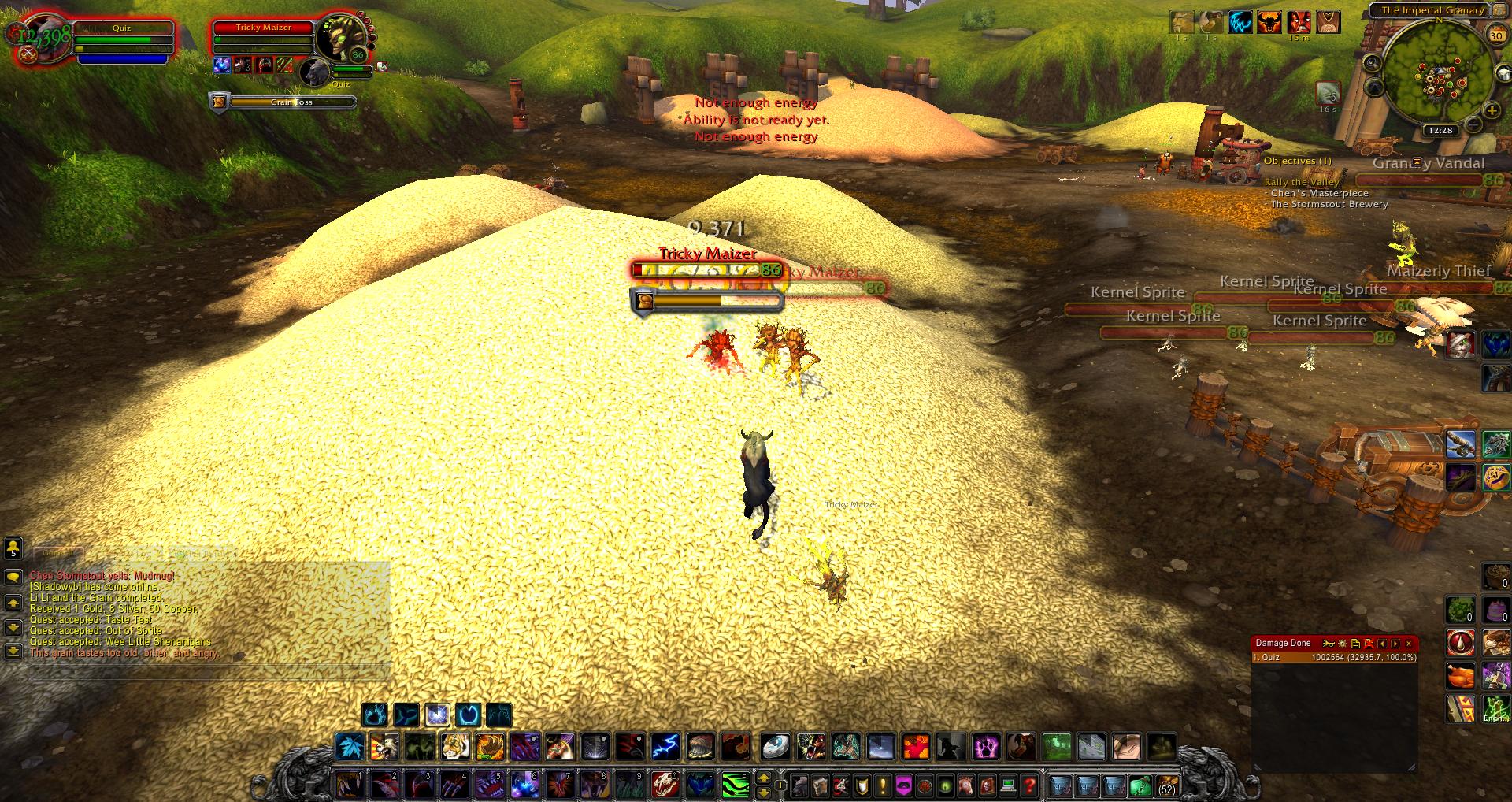The height and width of the screenshot is (802, 1512).
Task: Open the red question mark help button
Action: pos(1028,785)
